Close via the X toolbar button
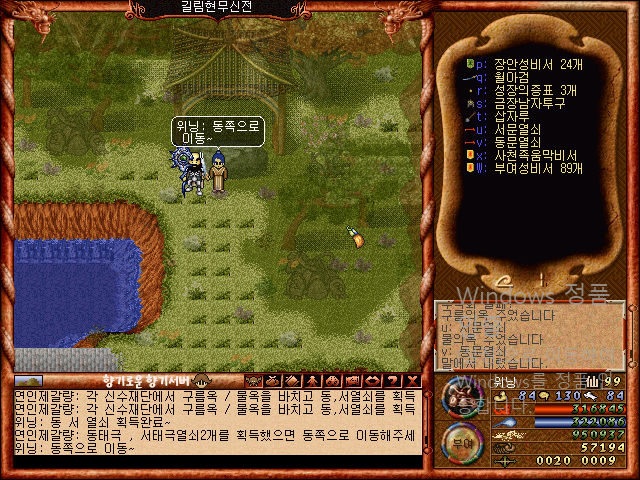640x480 pixels. click(412, 380)
